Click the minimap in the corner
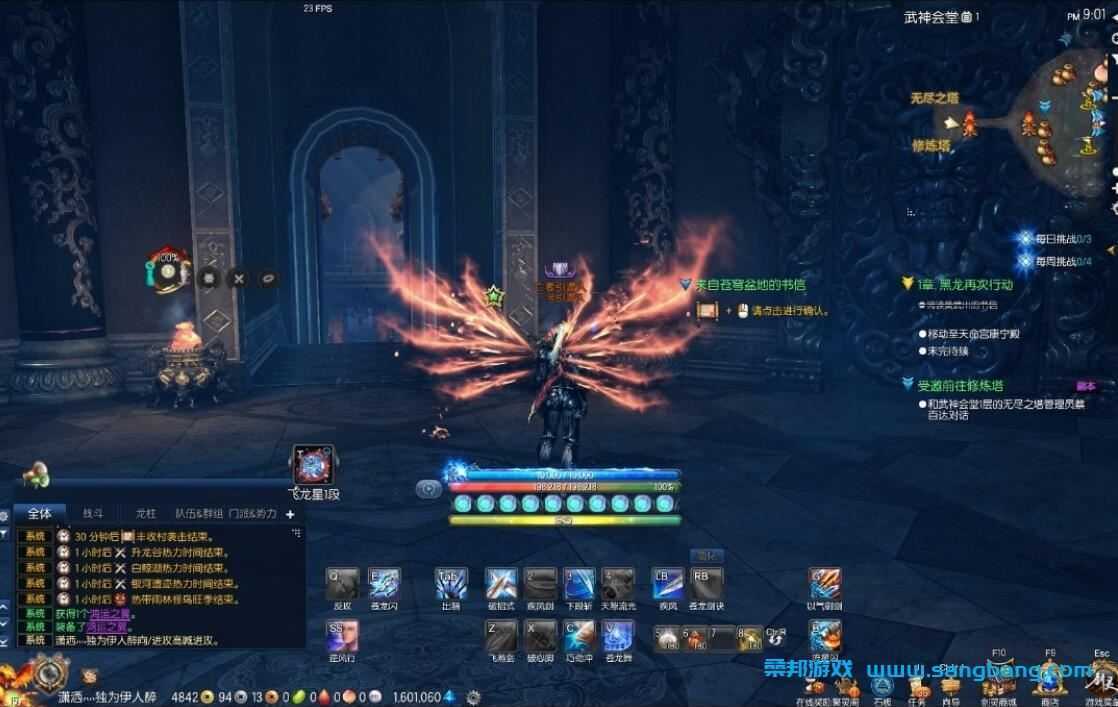 tap(1075, 110)
